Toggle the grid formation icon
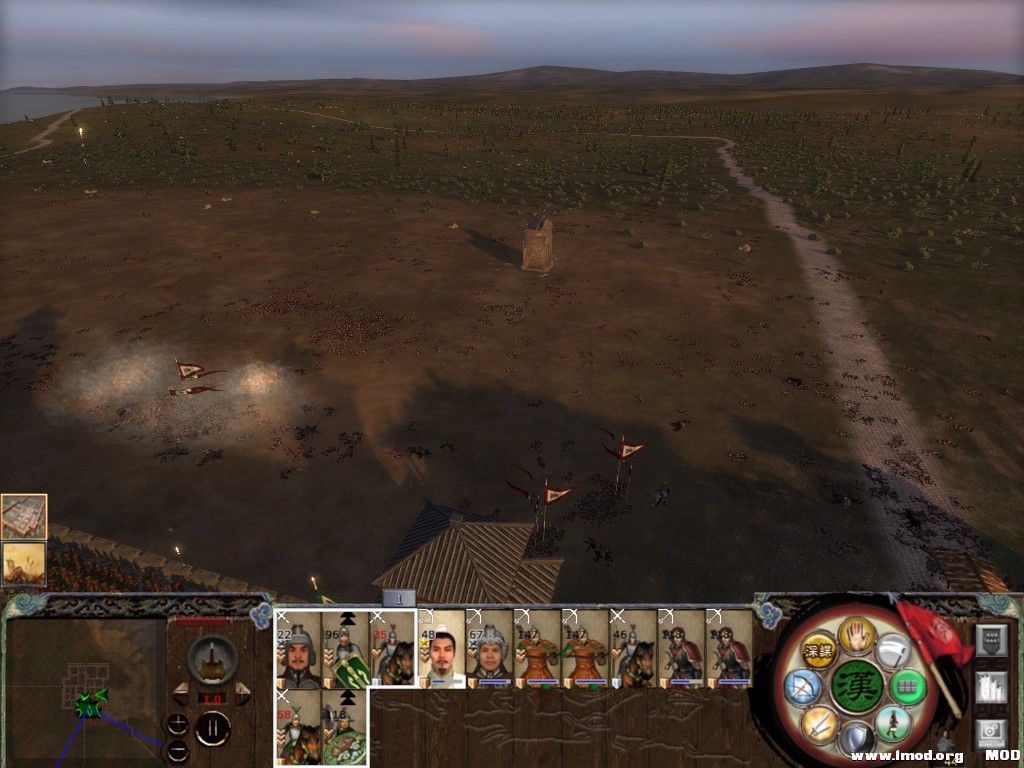The width and height of the screenshot is (1024, 768). click(908, 687)
